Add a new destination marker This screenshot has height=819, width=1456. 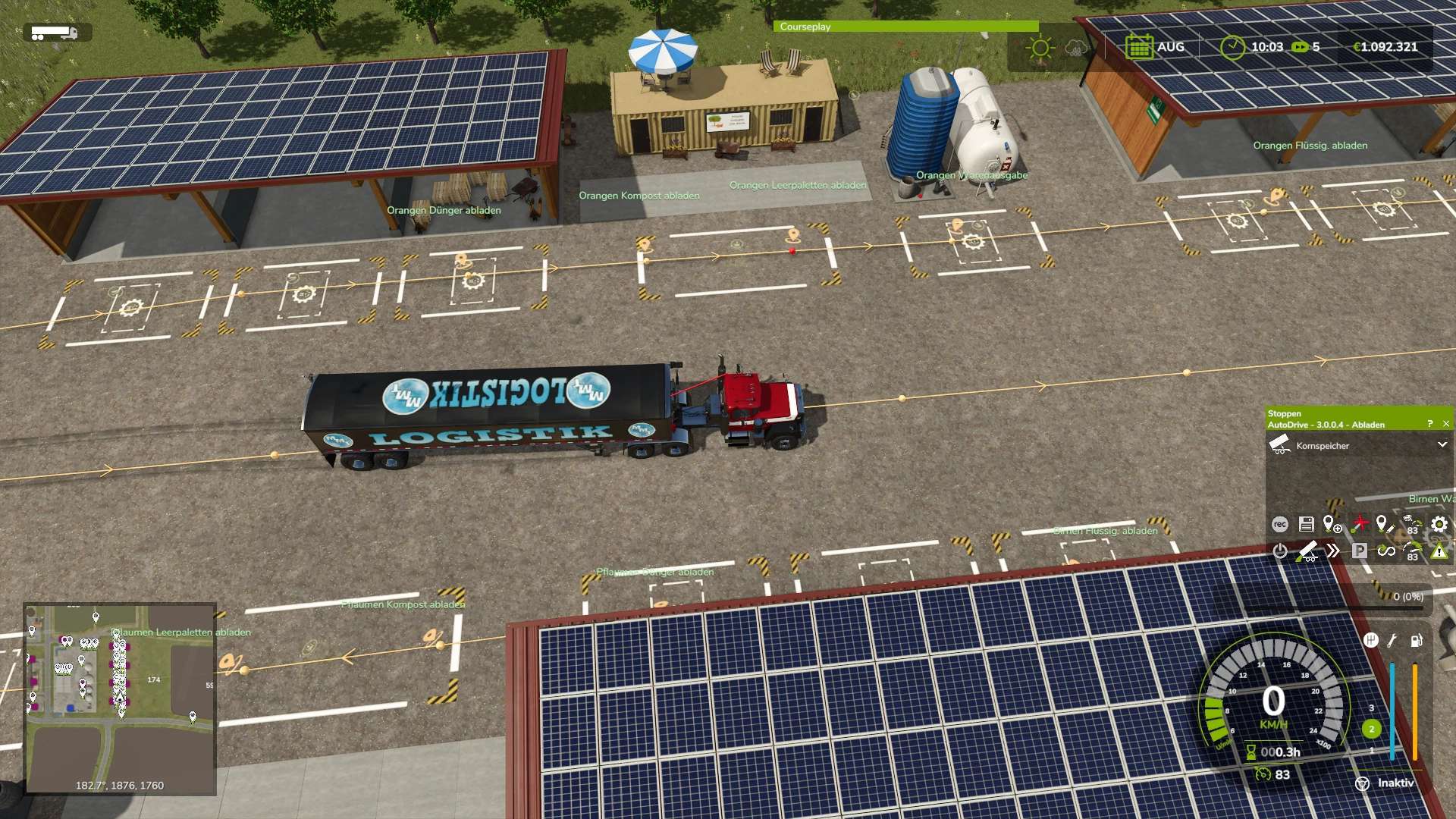[x=1332, y=524]
